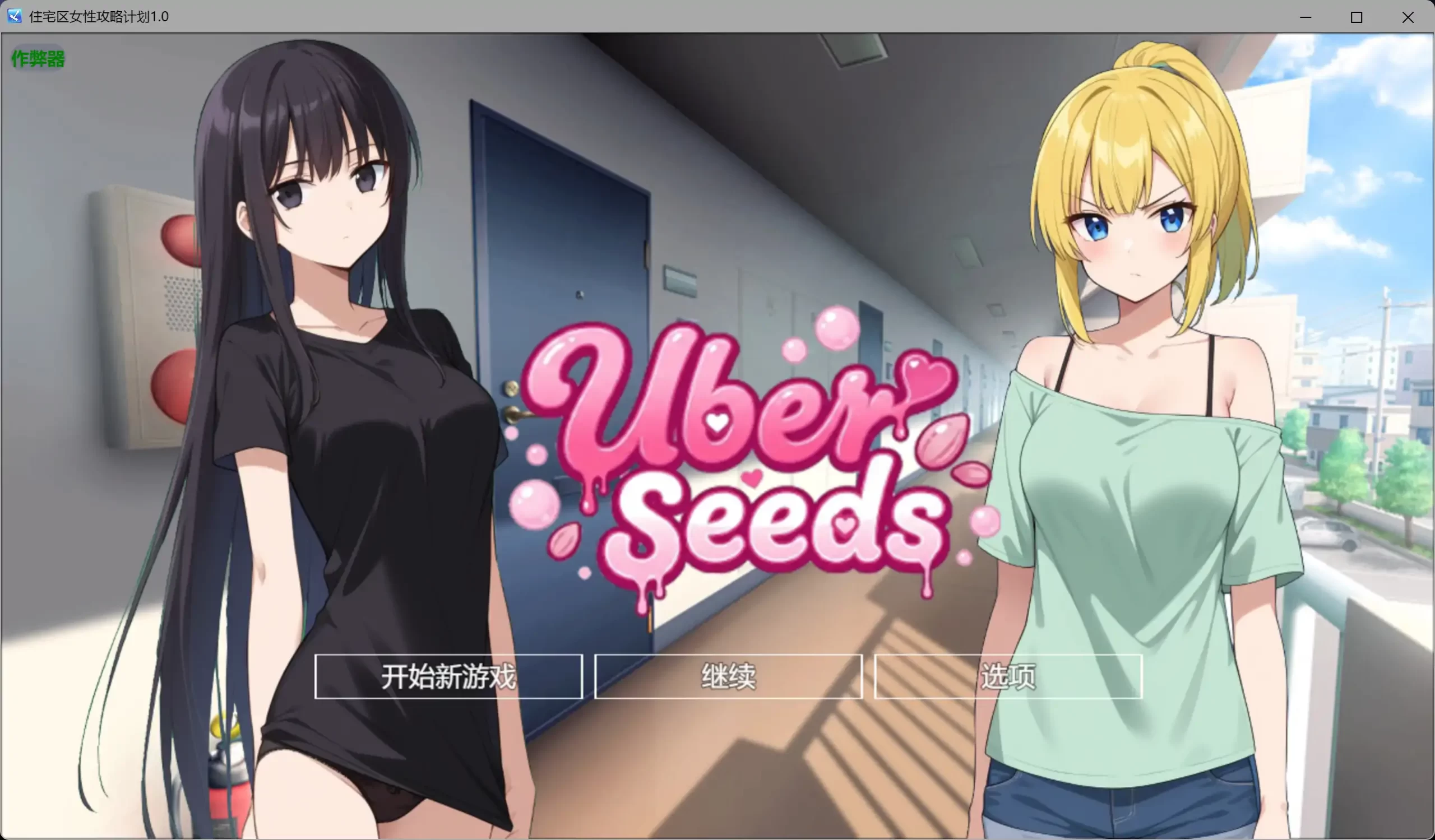Maximize the game window
1435x840 pixels.
point(1357,17)
